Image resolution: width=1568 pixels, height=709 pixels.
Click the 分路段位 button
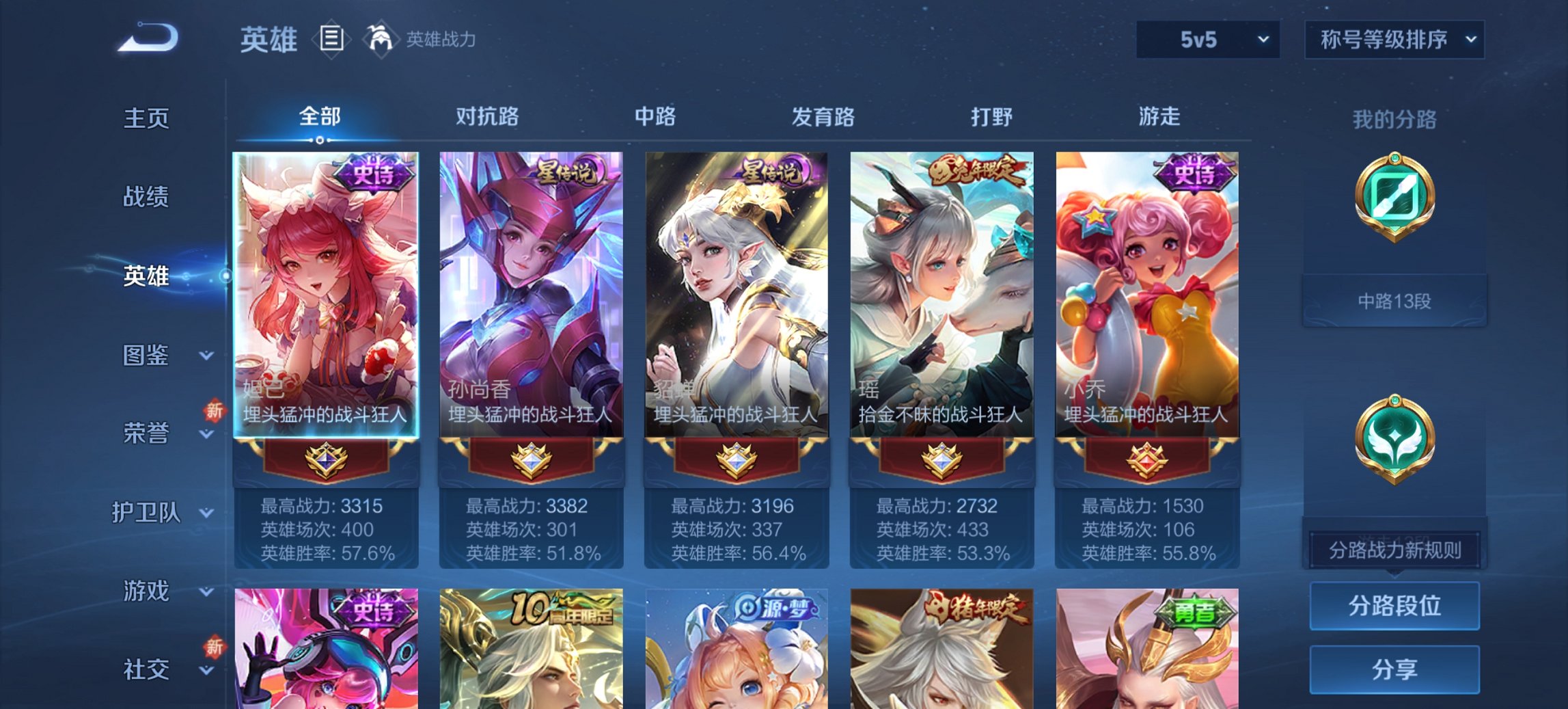click(1394, 606)
